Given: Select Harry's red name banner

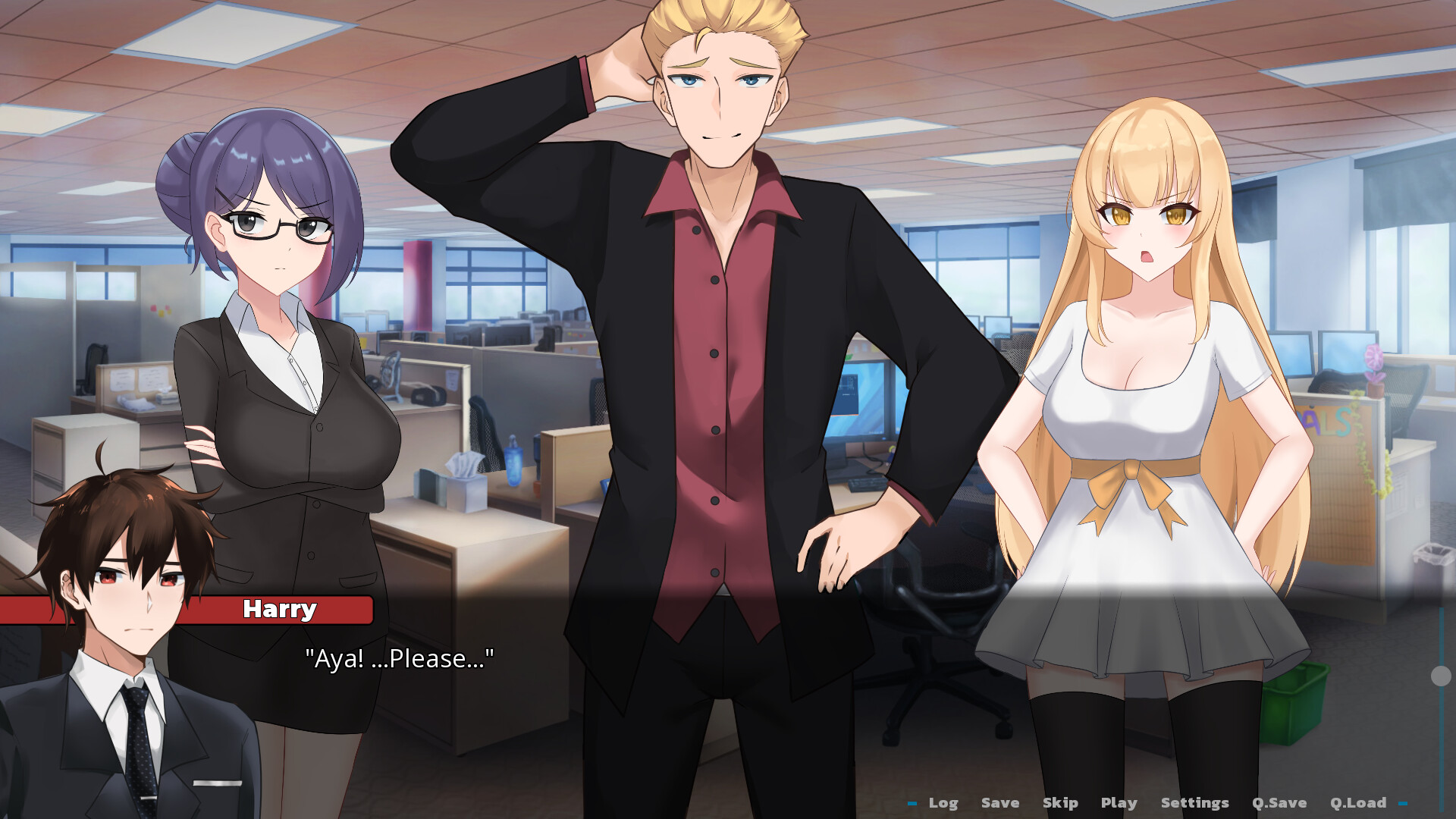Looking at the screenshot, I should coord(280,608).
